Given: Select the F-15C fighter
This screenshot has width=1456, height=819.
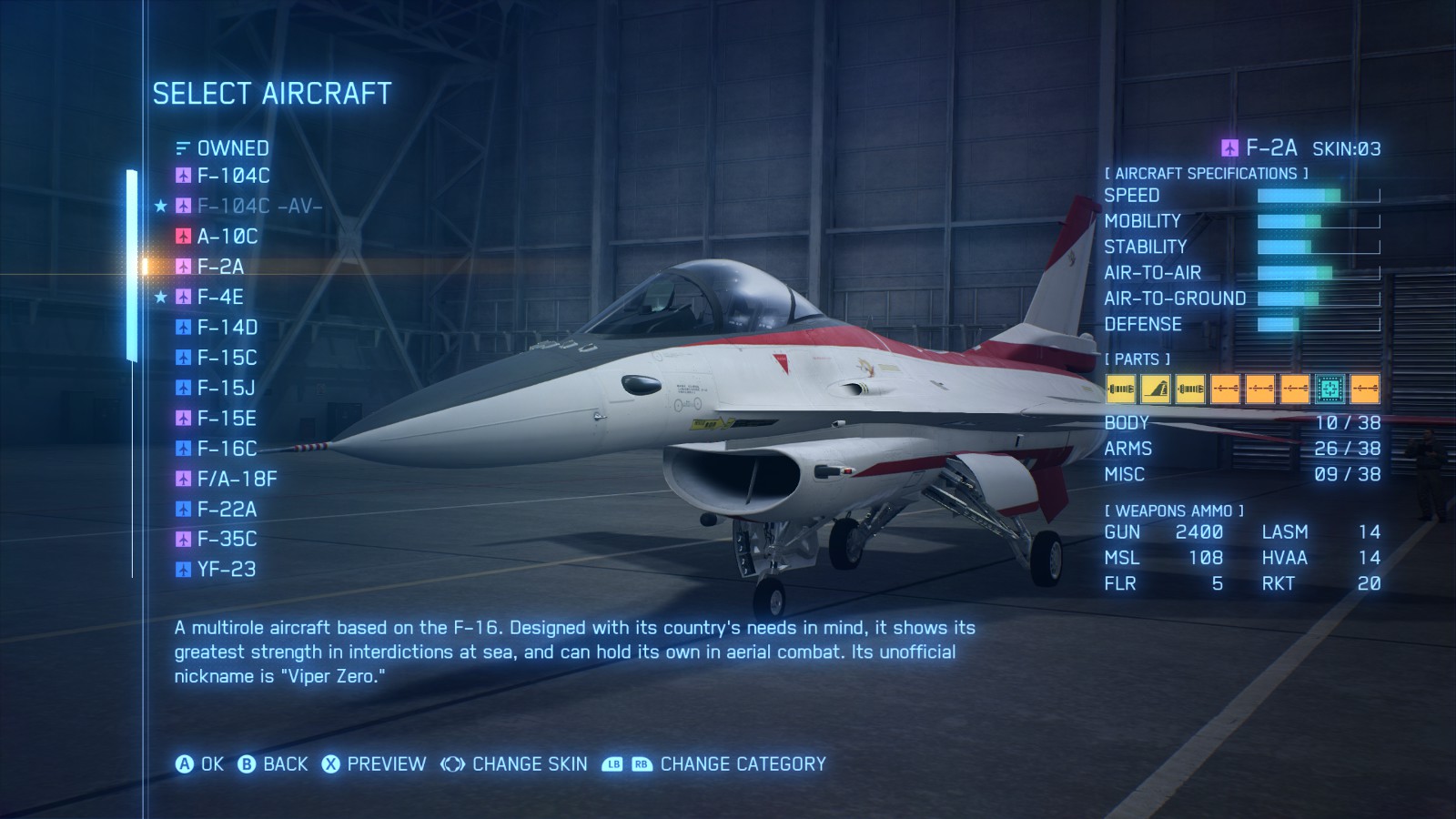Looking at the screenshot, I should [x=227, y=358].
